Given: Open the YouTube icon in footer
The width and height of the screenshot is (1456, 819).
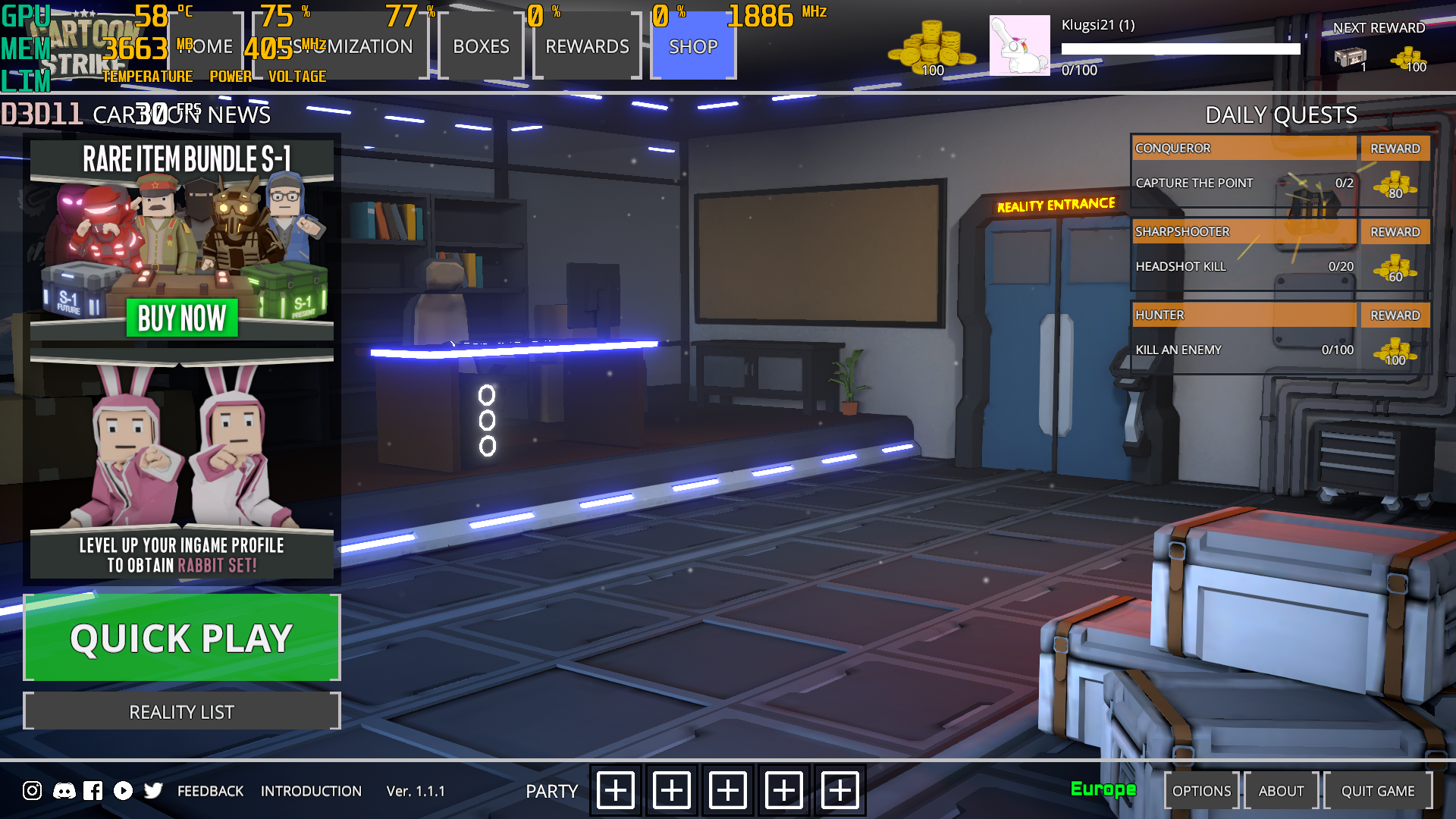Looking at the screenshot, I should point(123,790).
